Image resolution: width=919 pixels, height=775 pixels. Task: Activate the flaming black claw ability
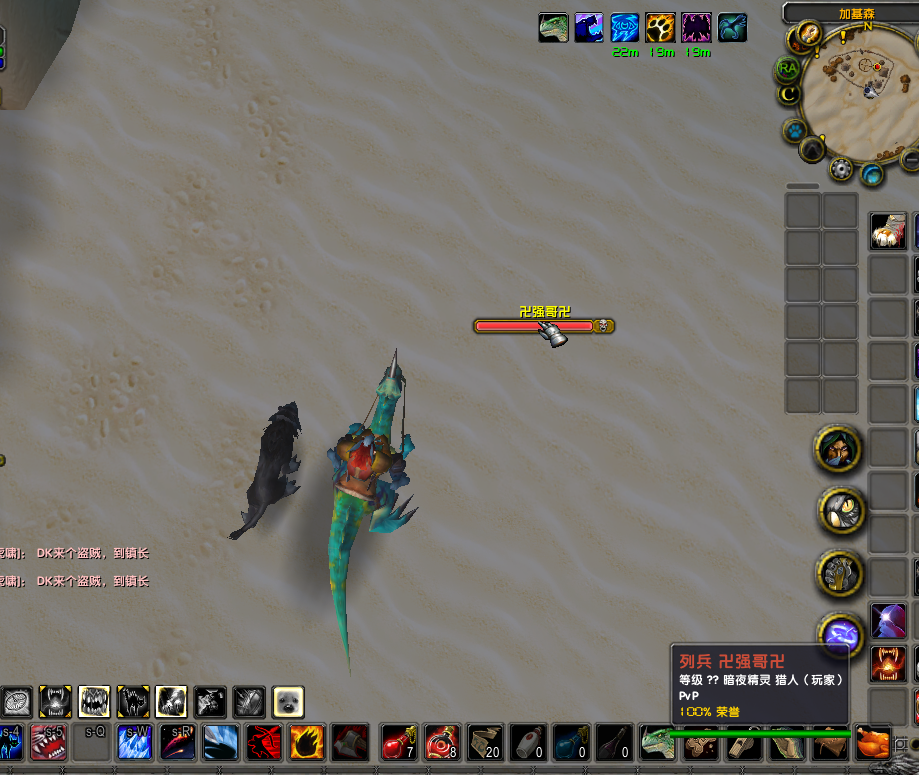coord(306,743)
